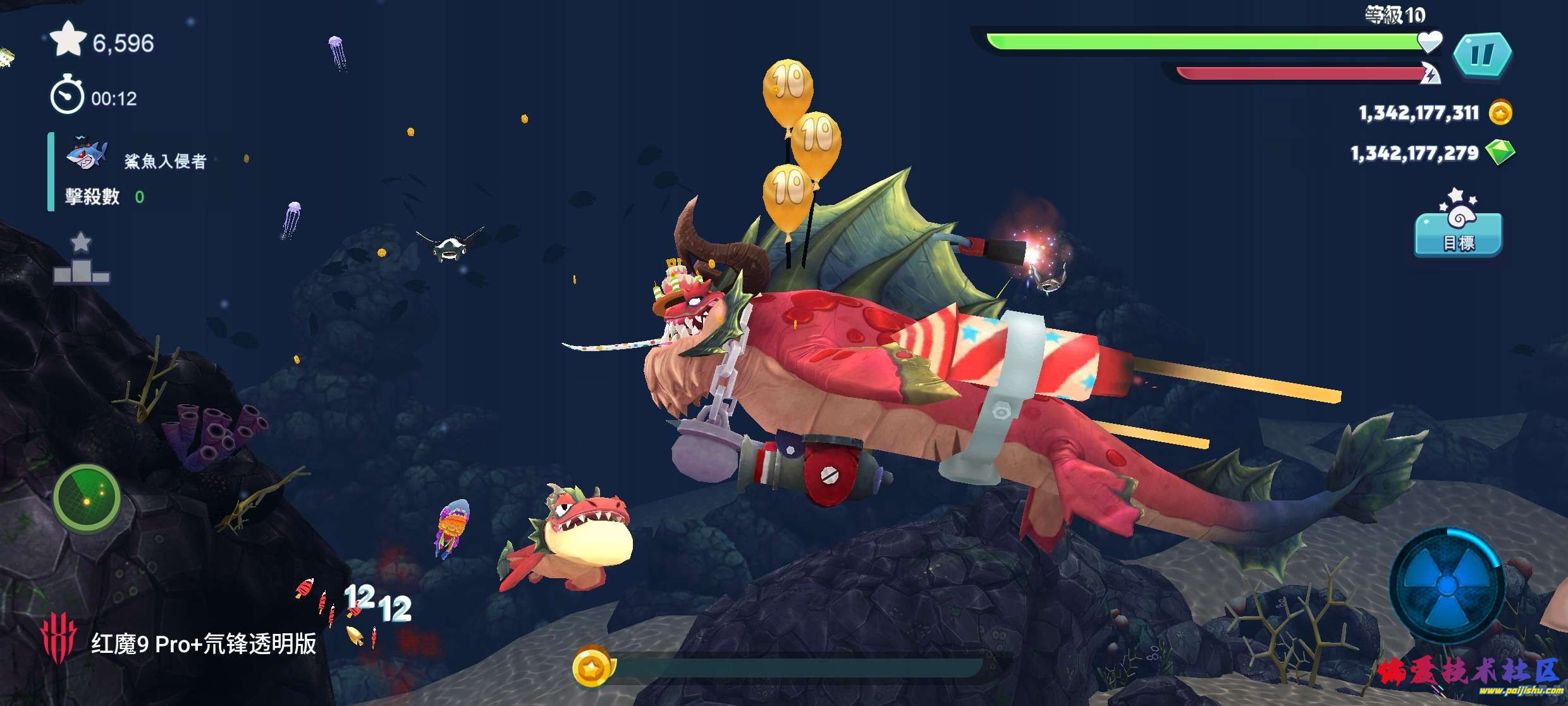Activate the blue radiation special ability
This screenshot has height=706, width=1568.
pyautogui.click(x=1447, y=585)
